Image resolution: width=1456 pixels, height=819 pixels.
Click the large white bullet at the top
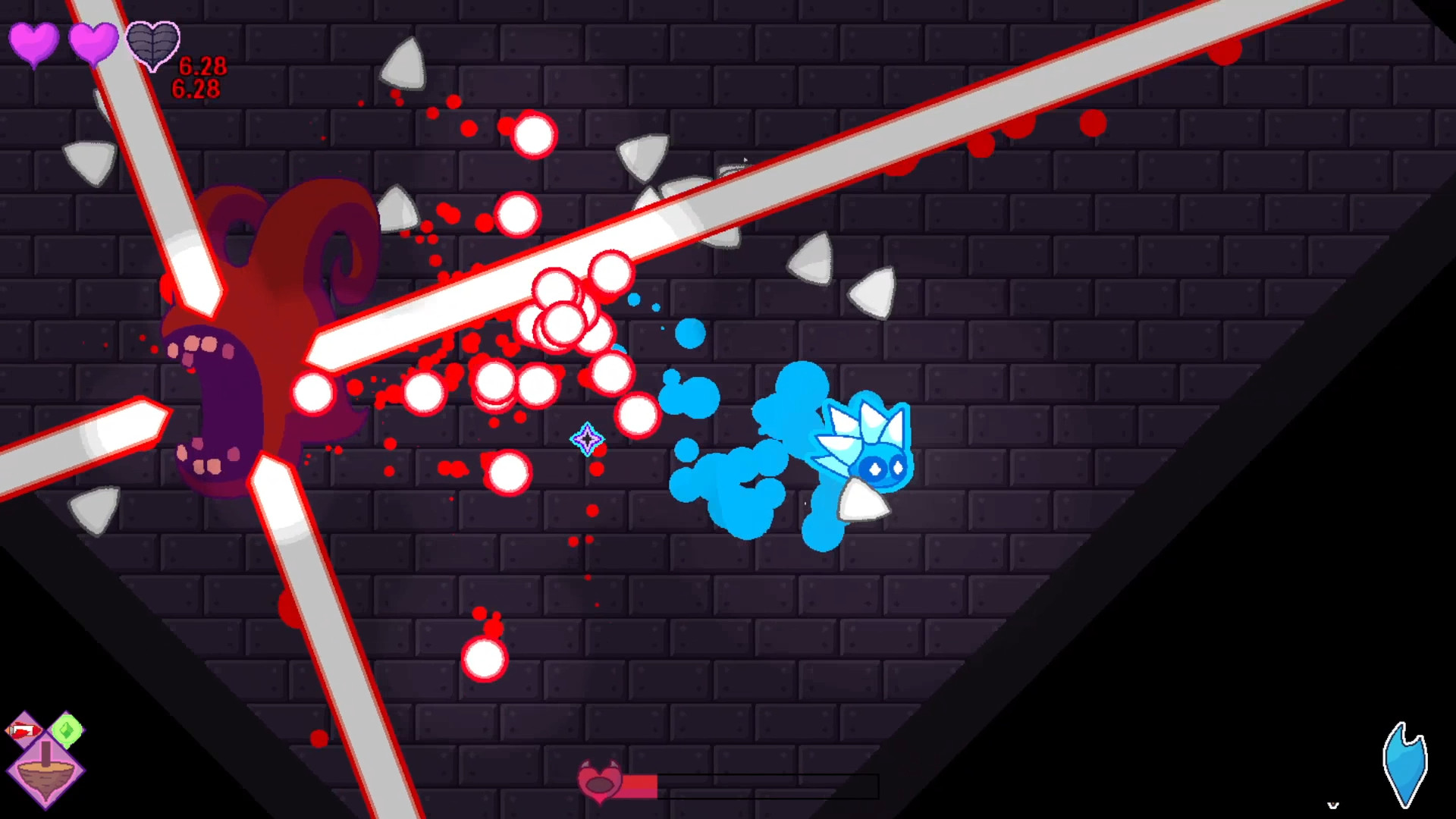click(x=534, y=135)
